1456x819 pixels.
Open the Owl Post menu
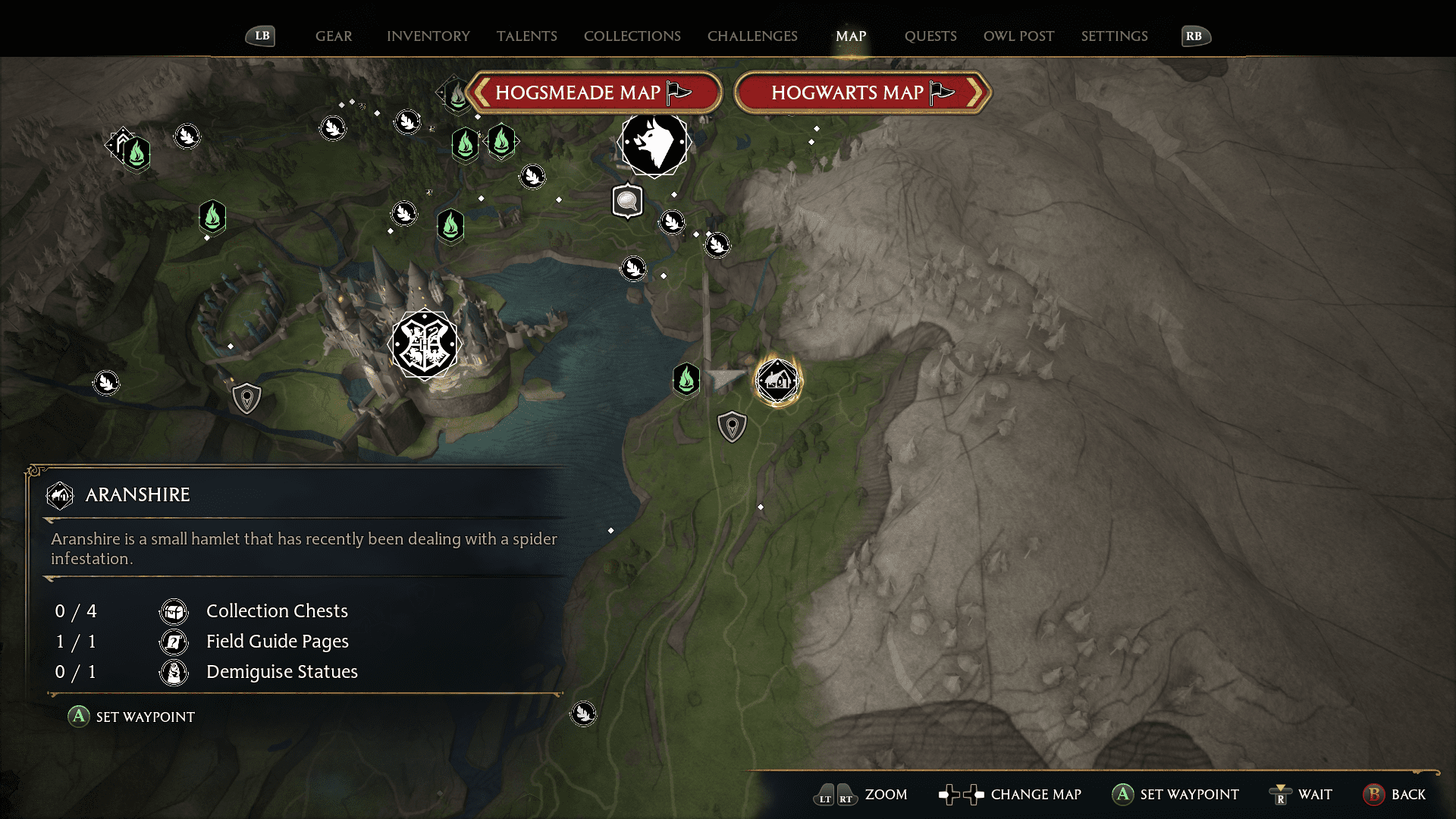coord(1018,36)
